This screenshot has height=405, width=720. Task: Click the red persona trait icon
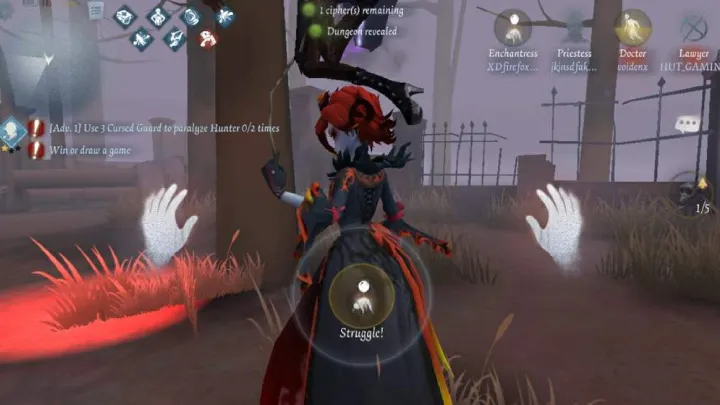(208, 40)
